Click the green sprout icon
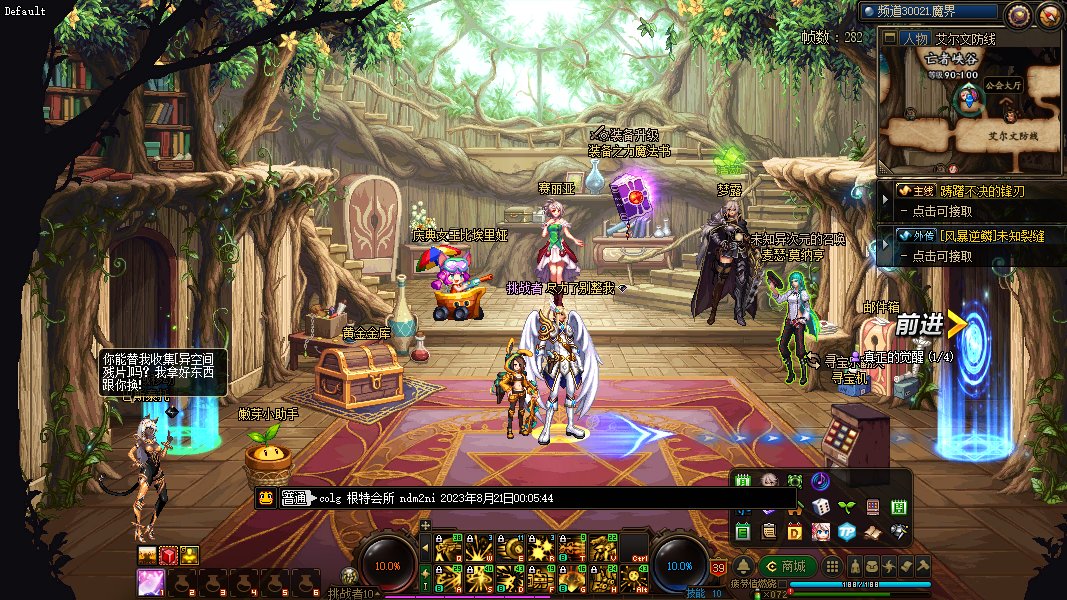The height and width of the screenshot is (600, 1067). 846,507
